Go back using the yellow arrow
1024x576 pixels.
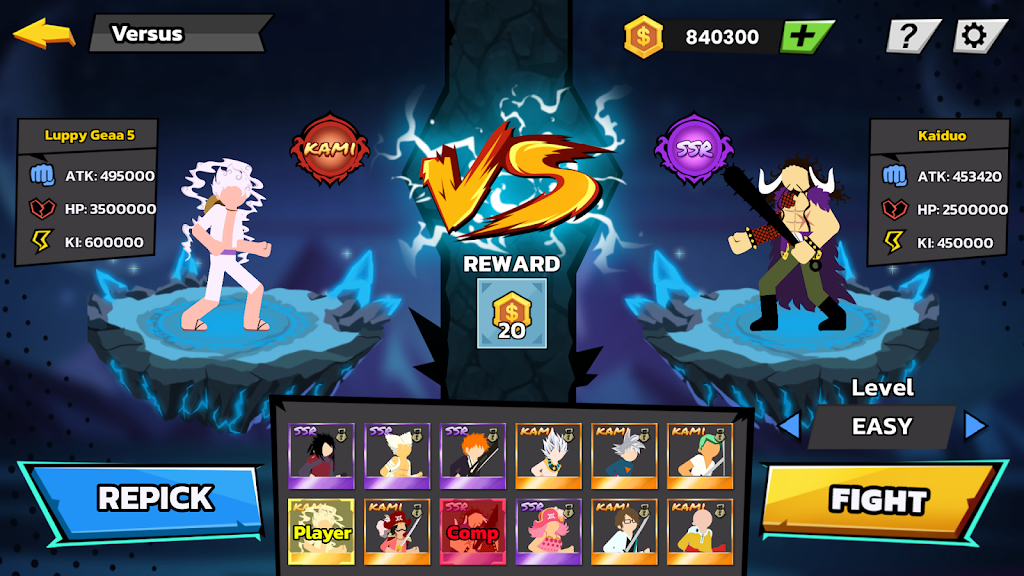point(44,33)
